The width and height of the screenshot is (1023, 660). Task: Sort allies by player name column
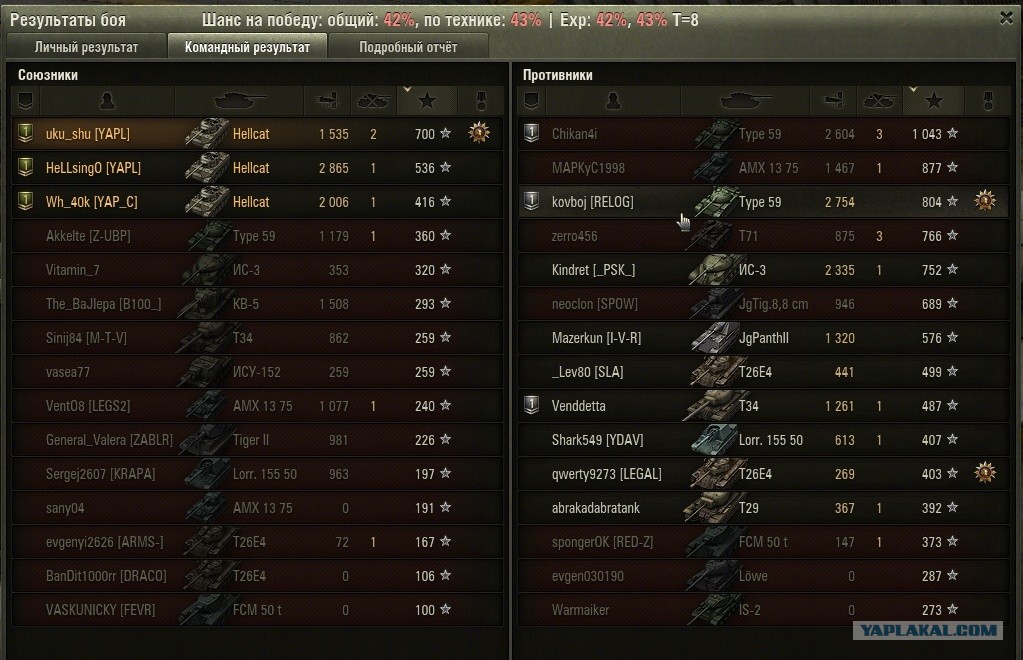click(107, 100)
